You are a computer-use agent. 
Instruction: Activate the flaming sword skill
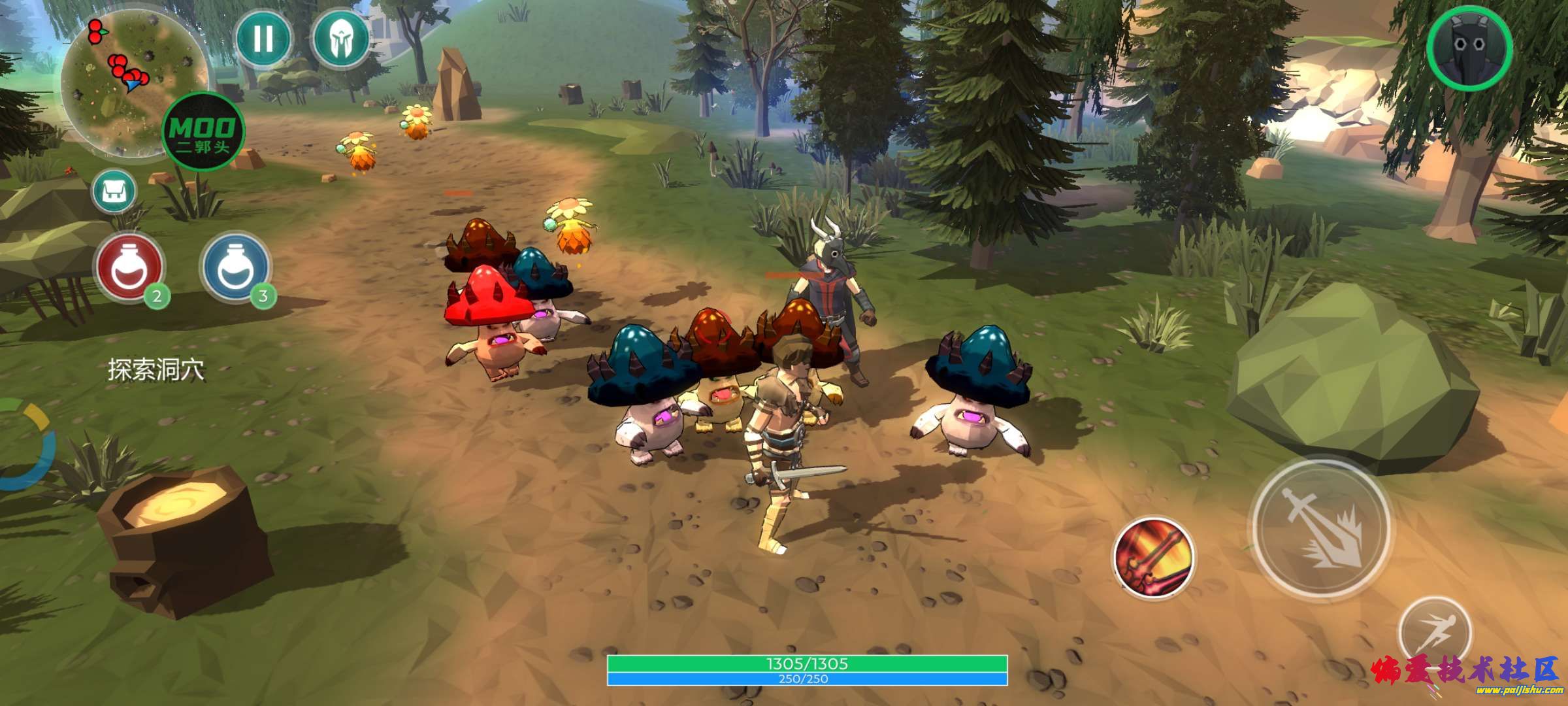[1154, 559]
